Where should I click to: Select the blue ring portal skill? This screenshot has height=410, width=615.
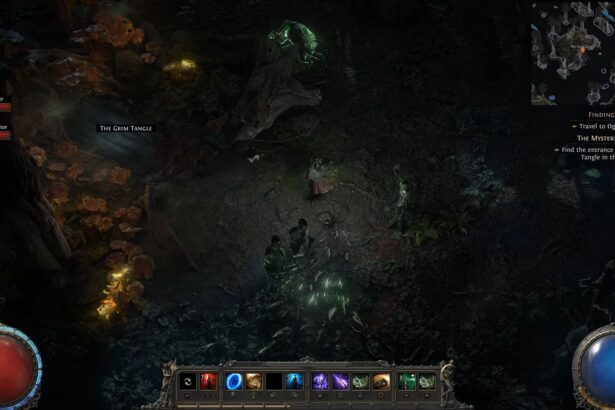[234, 381]
